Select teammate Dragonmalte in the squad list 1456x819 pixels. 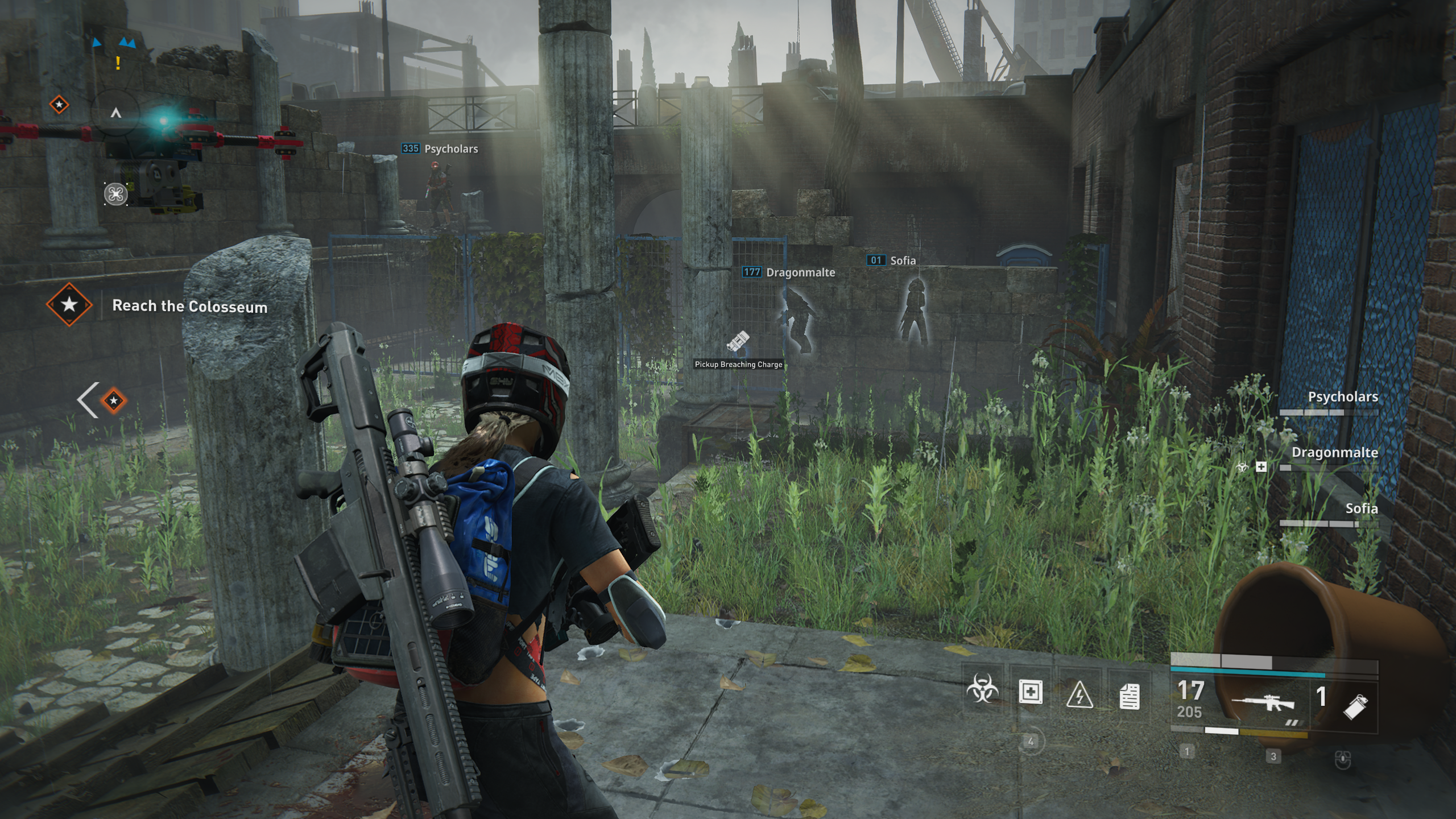pyautogui.click(x=1334, y=453)
